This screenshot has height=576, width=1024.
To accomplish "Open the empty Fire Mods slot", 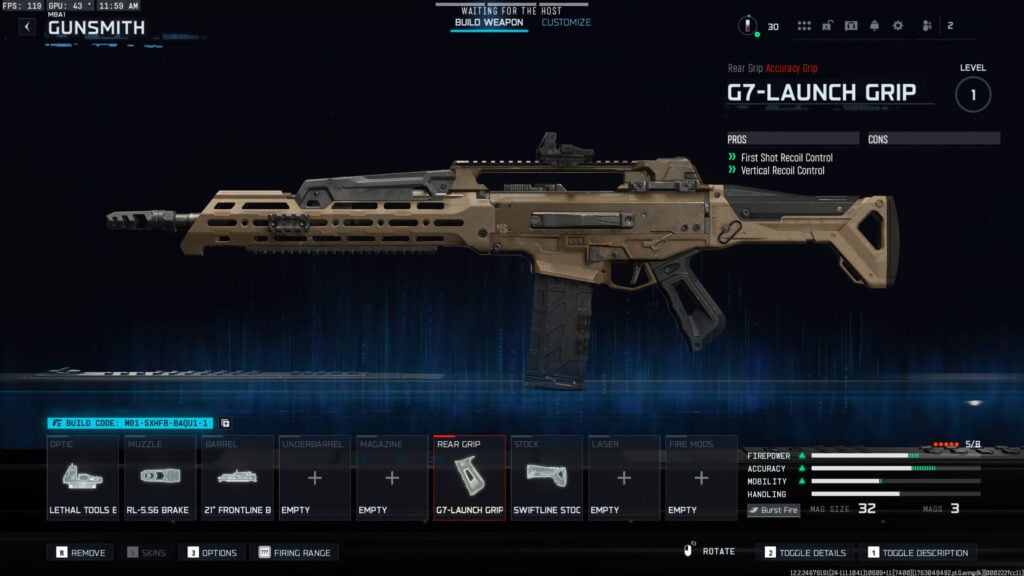I will coord(701,478).
